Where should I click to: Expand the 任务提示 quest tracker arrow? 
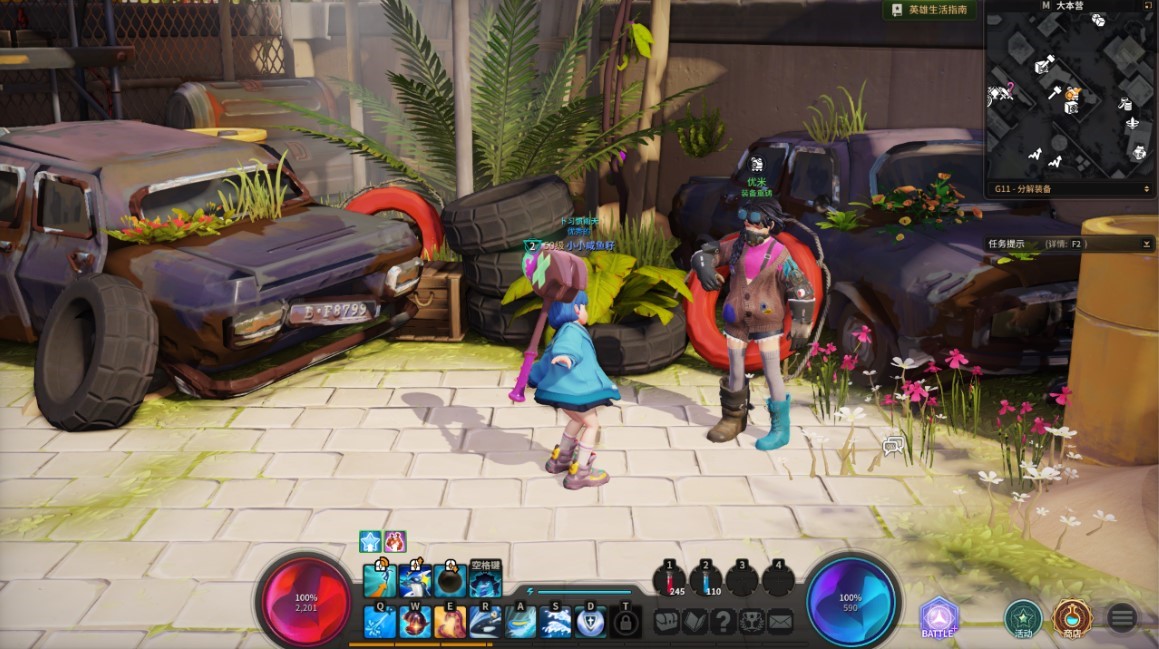point(1147,244)
